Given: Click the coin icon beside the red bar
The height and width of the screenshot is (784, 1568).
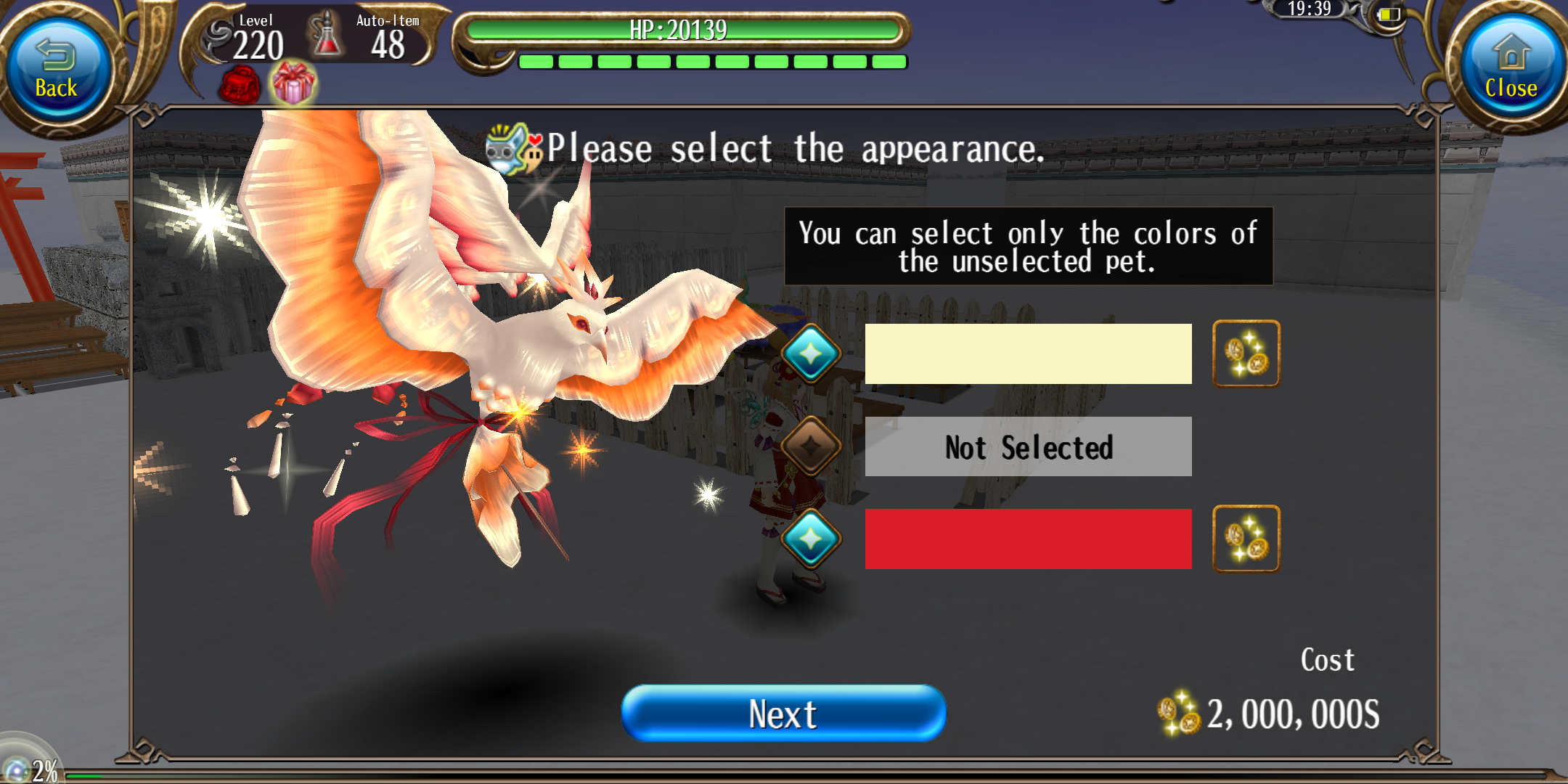Looking at the screenshot, I should (x=1246, y=539).
